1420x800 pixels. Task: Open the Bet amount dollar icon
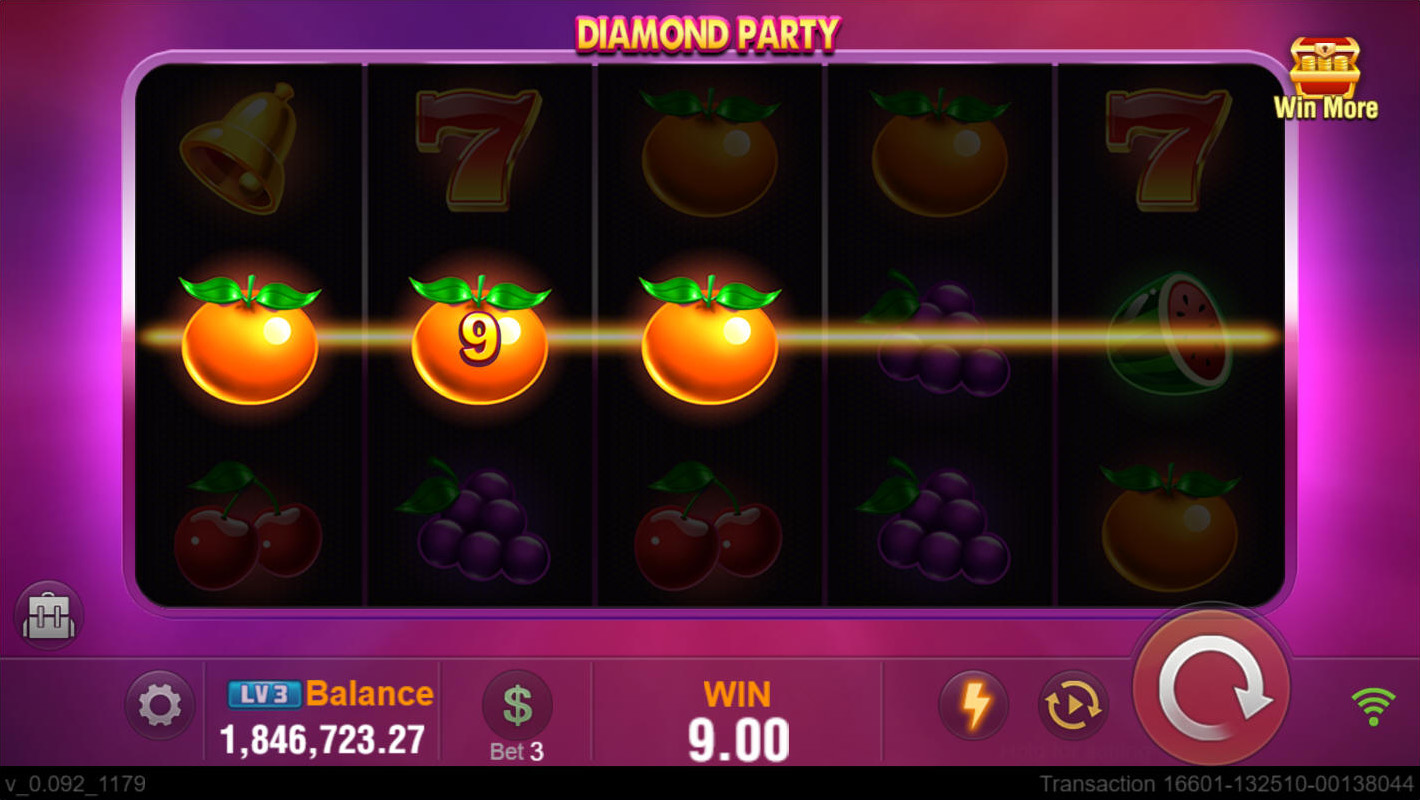(517, 703)
